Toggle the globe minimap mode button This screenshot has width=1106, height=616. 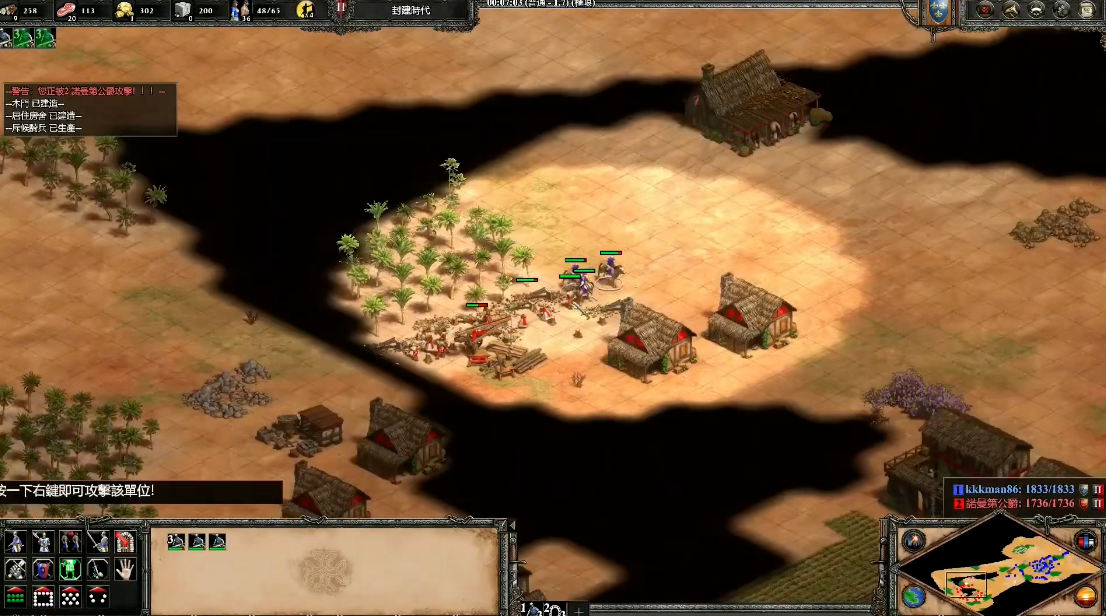[913, 597]
